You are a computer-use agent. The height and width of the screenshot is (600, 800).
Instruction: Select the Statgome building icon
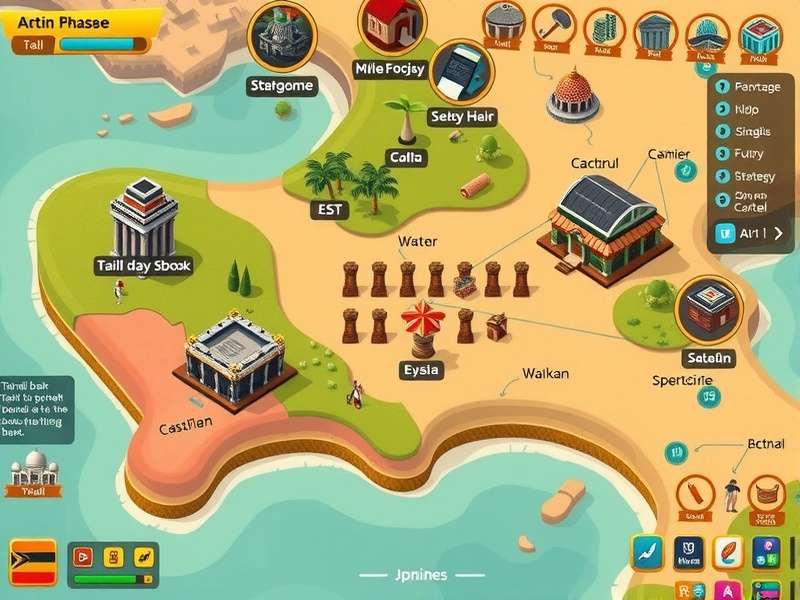(x=281, y=37)
